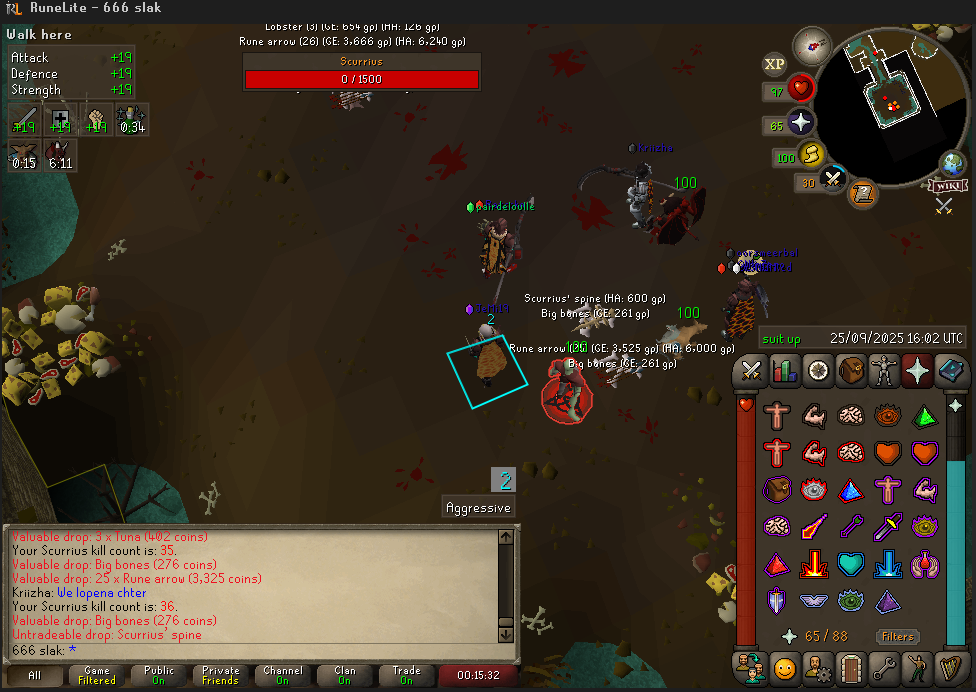Switch chat to the Clan tab
Image resolution: width=976 pixels, height=692 pixels.
click(x=345, y=675)
